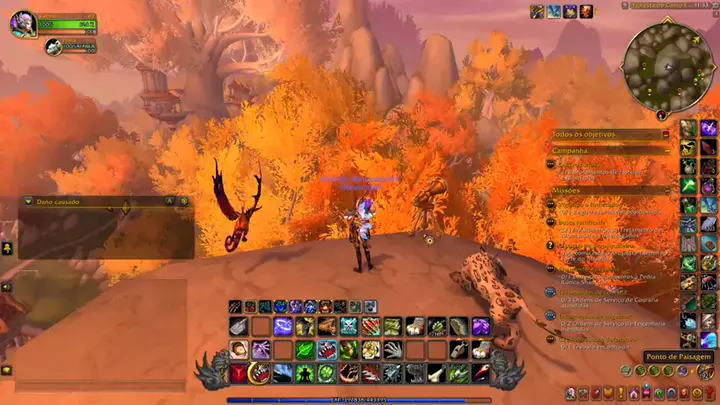Screen dimensions: 720x405
Task: Collapse the Campanha section header
Action: coord(666,151)
